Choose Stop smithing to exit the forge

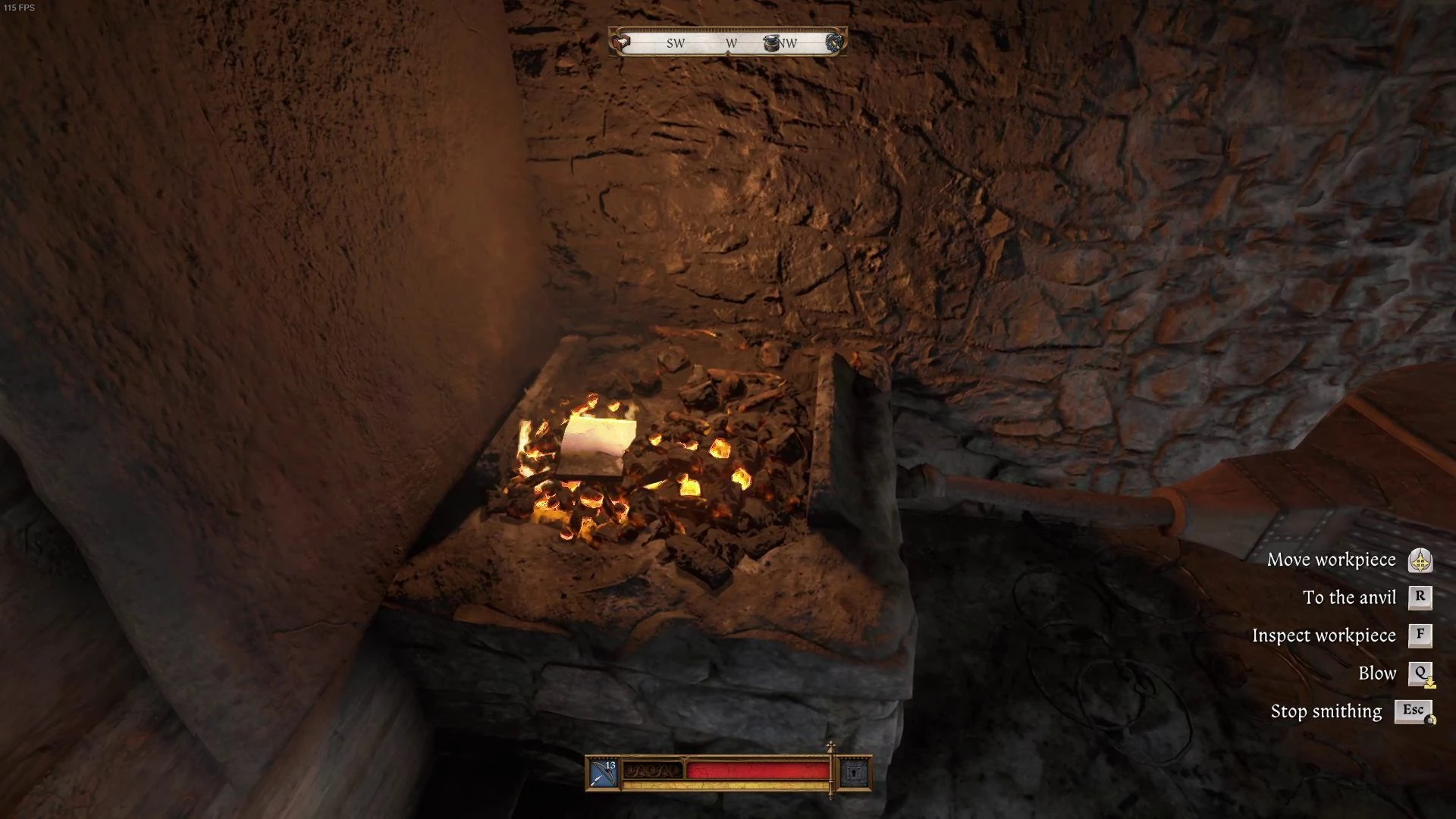pyautogui.click(x=1326, y=711)
